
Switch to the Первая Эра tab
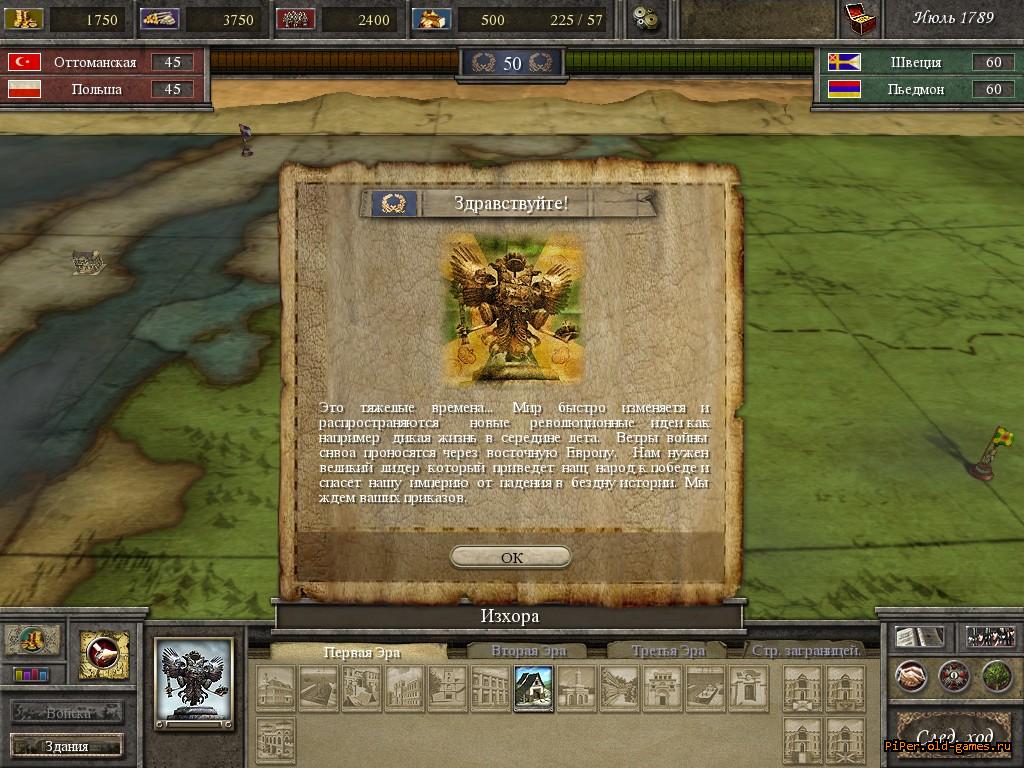[361, 651]
